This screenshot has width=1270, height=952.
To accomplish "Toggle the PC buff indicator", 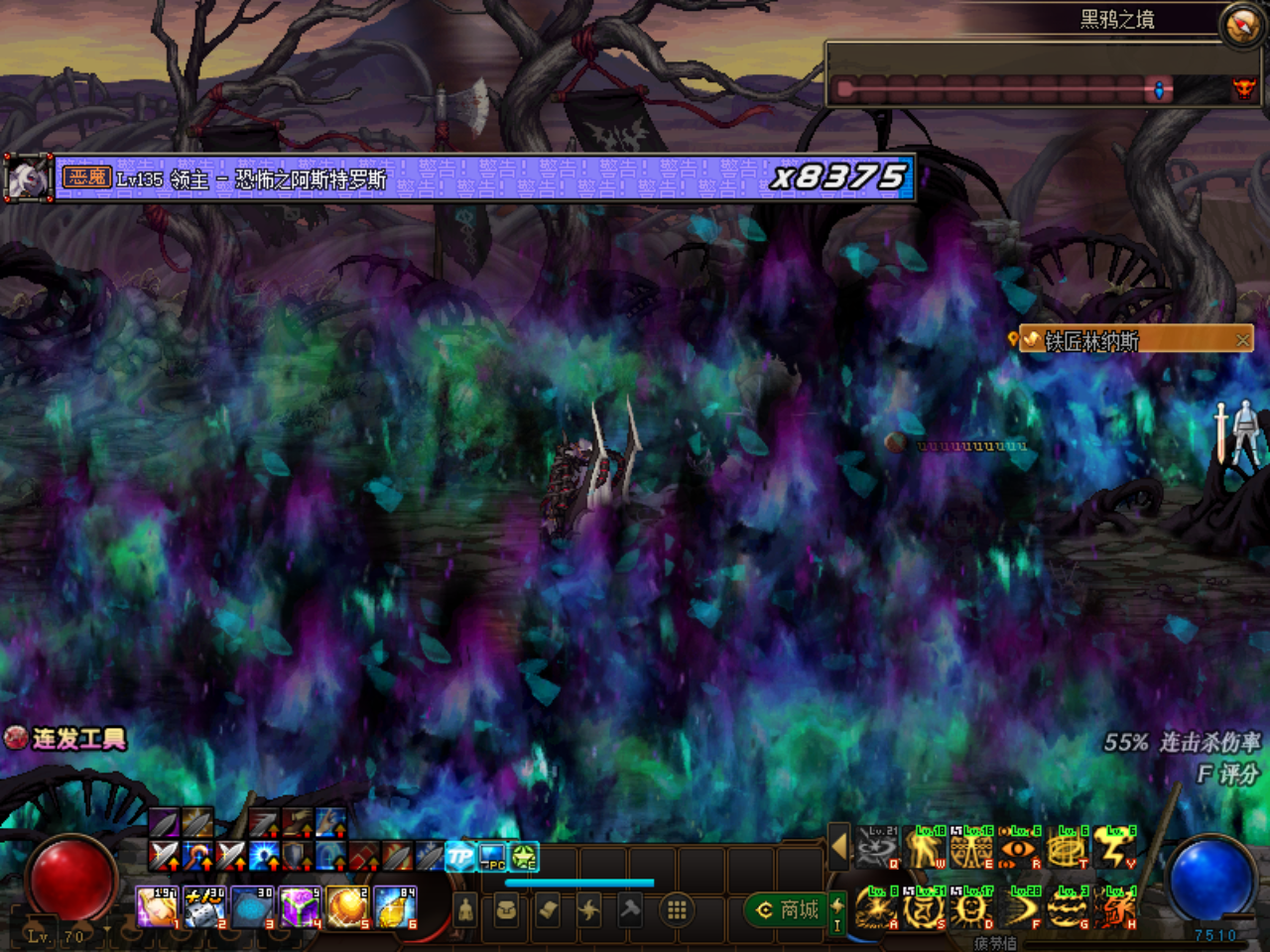I will (491, 855).
